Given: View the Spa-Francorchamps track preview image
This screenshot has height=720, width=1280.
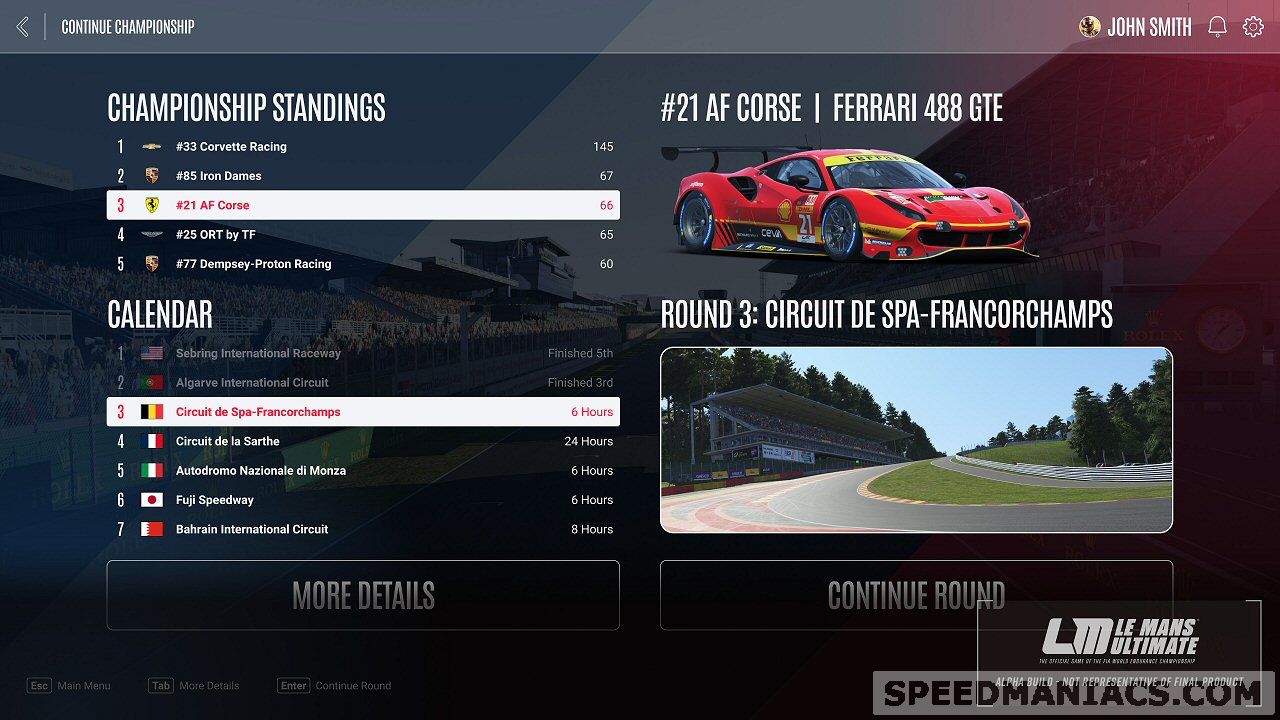Looking at the screenshot, I should (916, 440).
